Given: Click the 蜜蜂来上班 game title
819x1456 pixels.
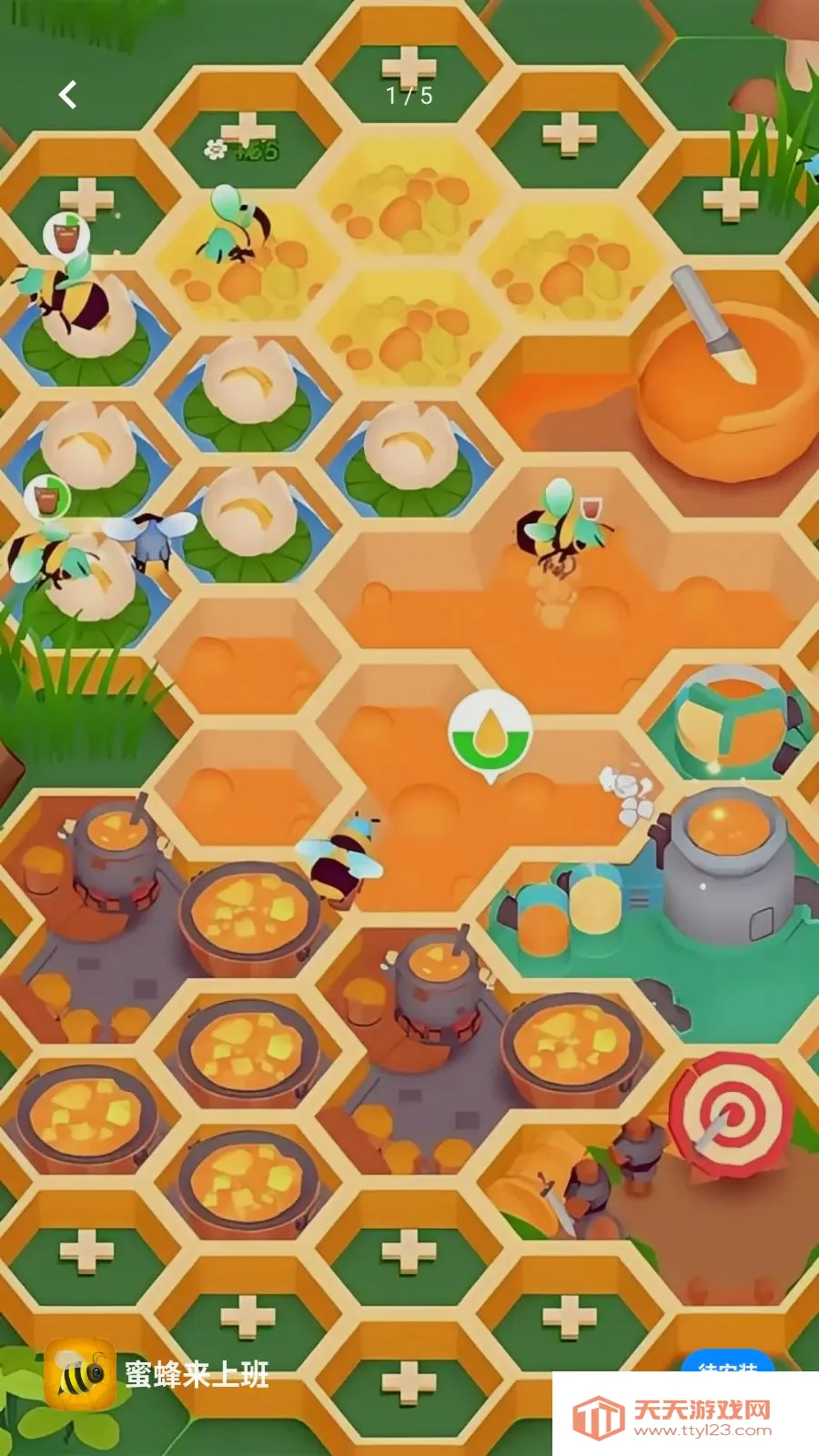Looking at the screenshot, I should (x=197, y=1374).
